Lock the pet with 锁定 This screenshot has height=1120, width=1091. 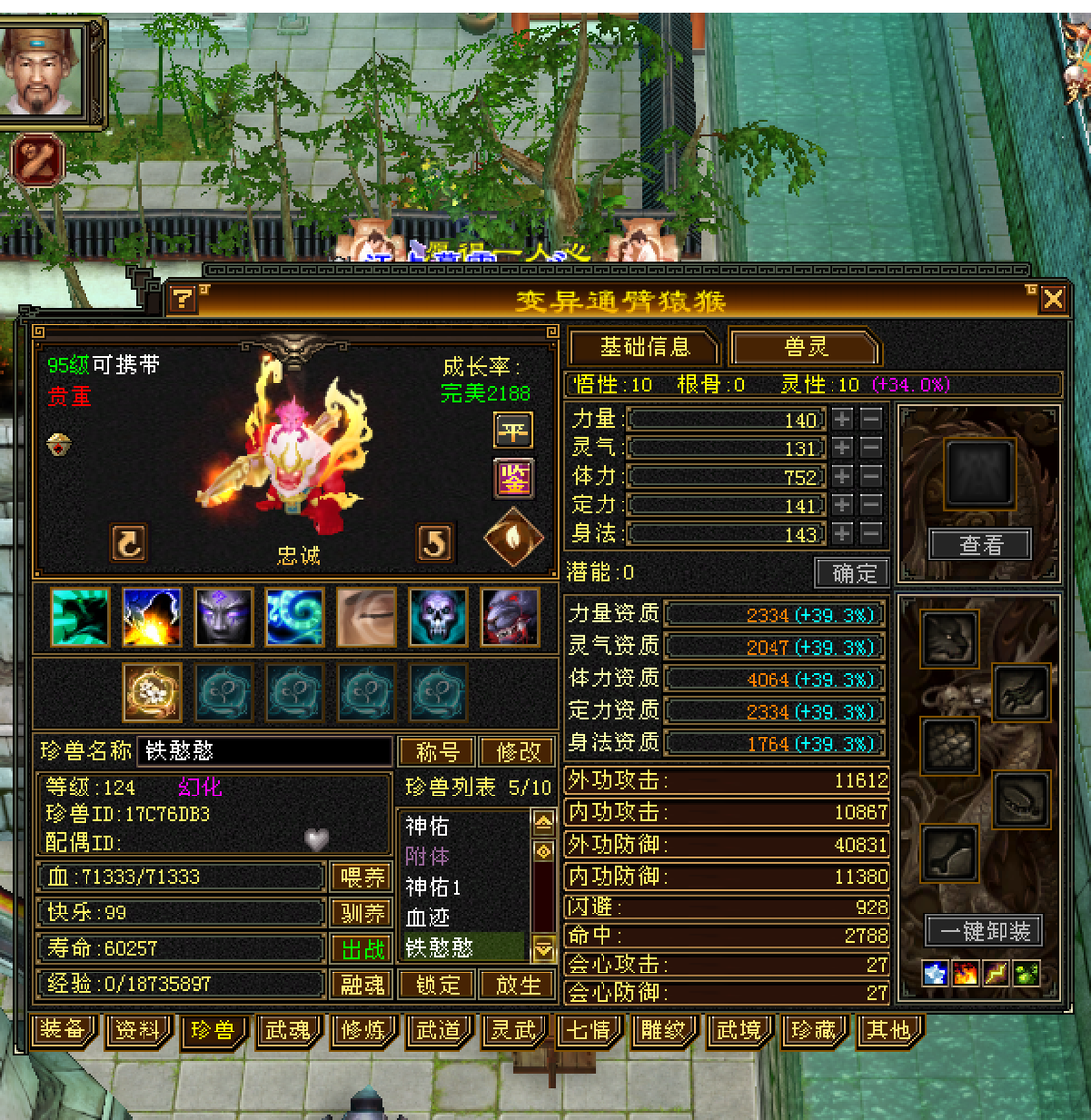(437, 984)
